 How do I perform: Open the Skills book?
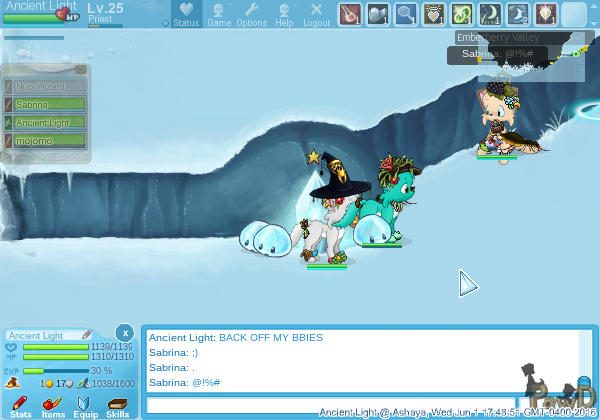pyautogui.click(x=117, y=406)
